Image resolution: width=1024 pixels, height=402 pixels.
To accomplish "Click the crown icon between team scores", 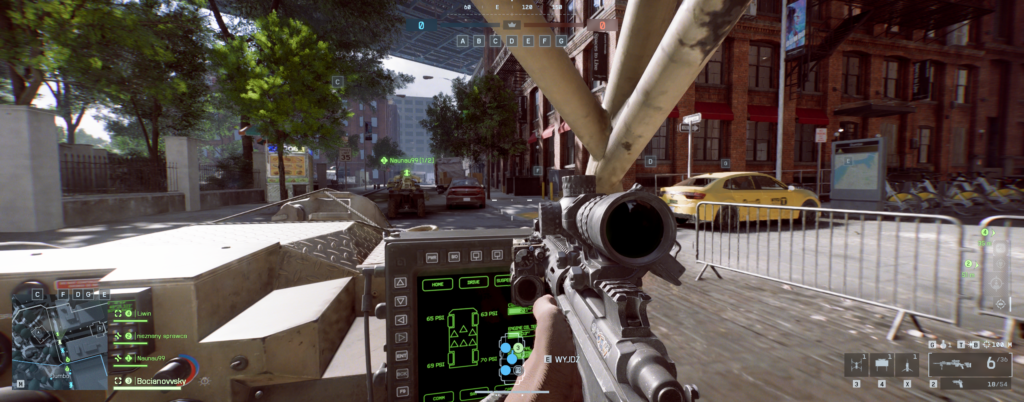I will click(x=511, y=25).
